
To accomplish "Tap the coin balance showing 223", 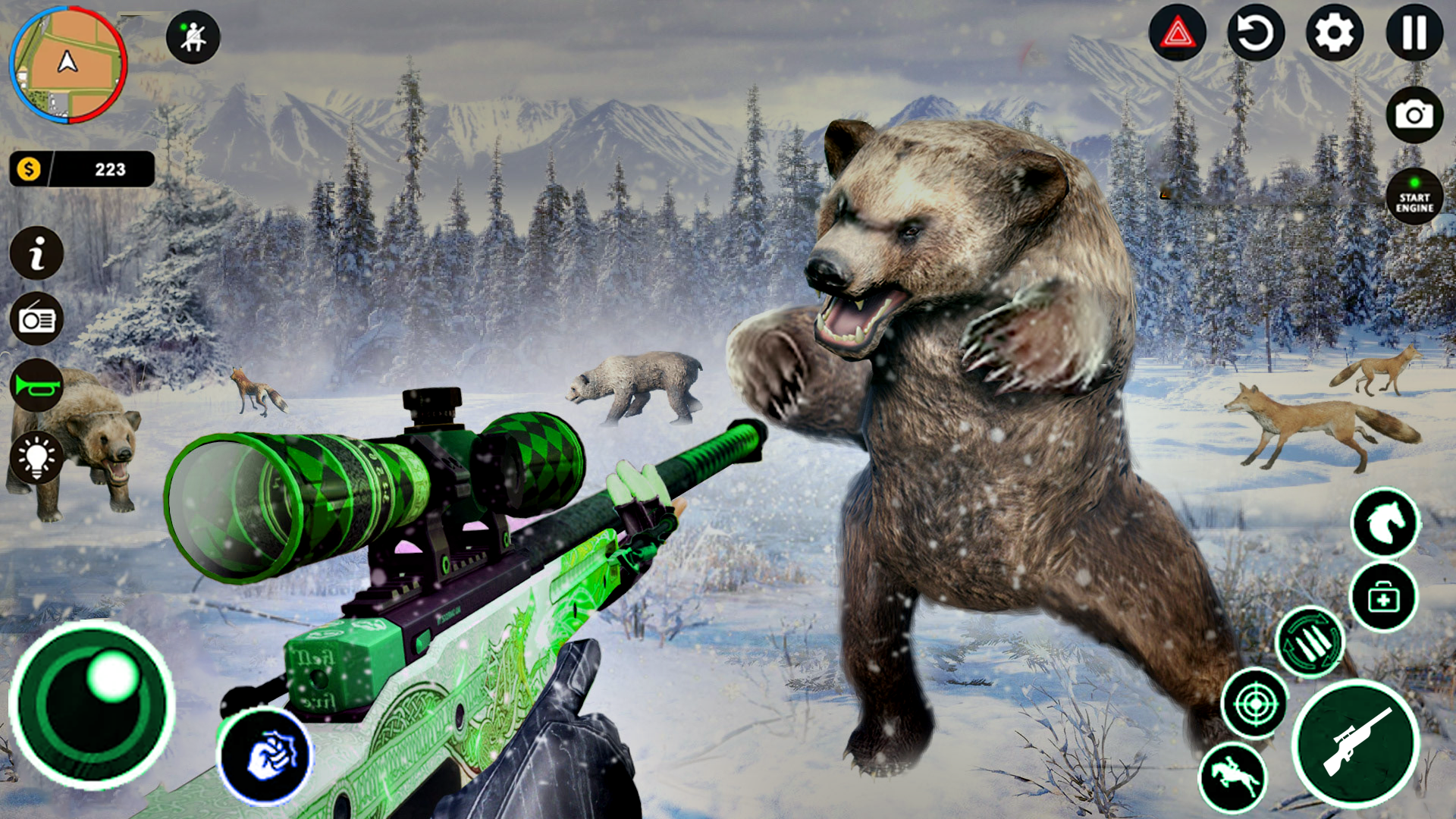I will click(83, 168).
